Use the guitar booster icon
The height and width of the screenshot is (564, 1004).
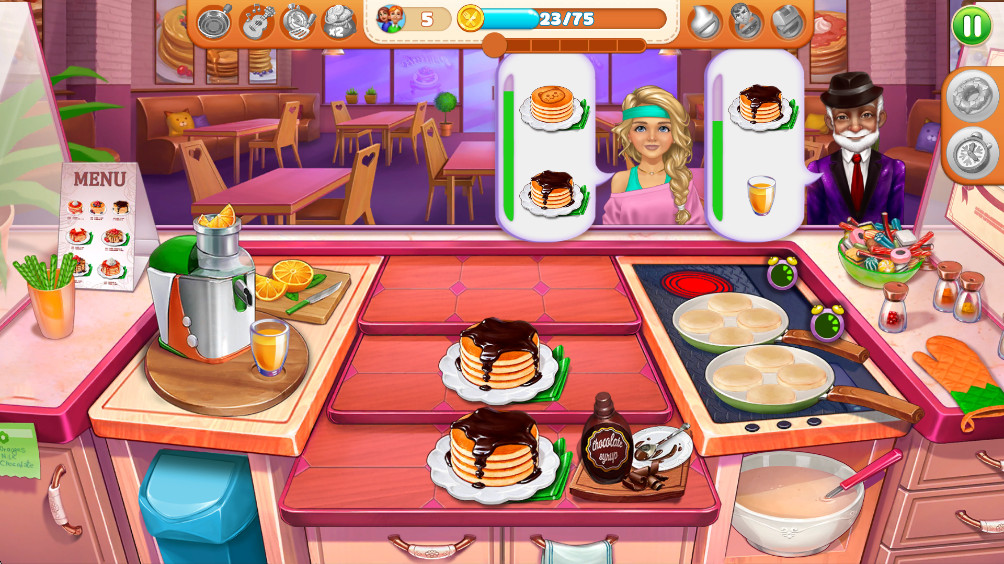256,21
